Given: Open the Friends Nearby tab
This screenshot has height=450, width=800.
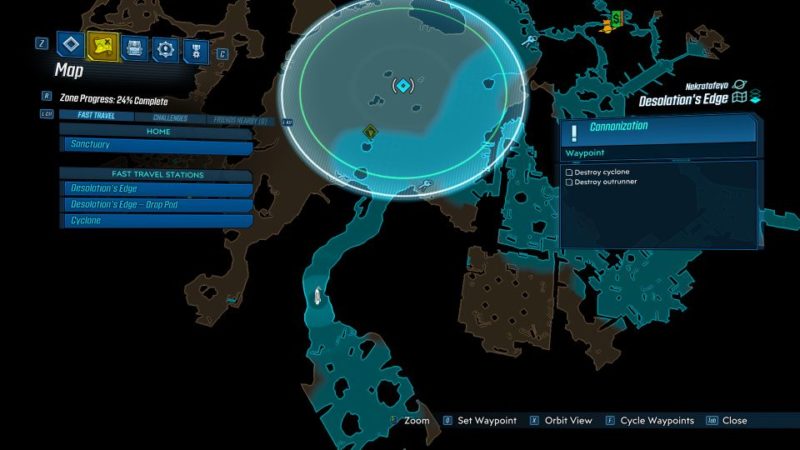Looking at the screenshot, I should click(x=240, y=120).
